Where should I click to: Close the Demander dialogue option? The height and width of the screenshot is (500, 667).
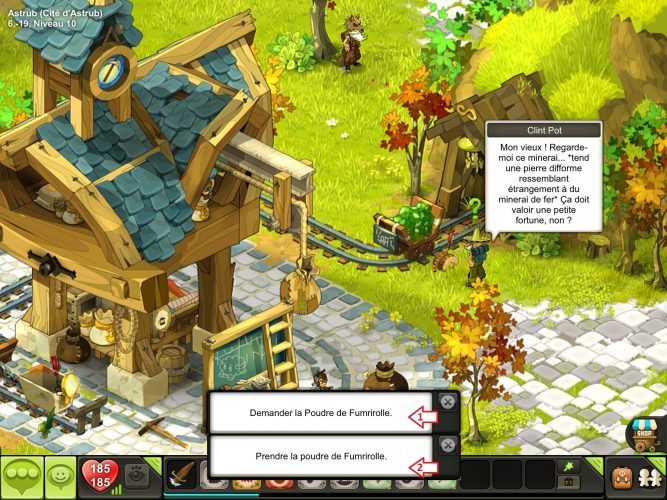pos(447,402)
